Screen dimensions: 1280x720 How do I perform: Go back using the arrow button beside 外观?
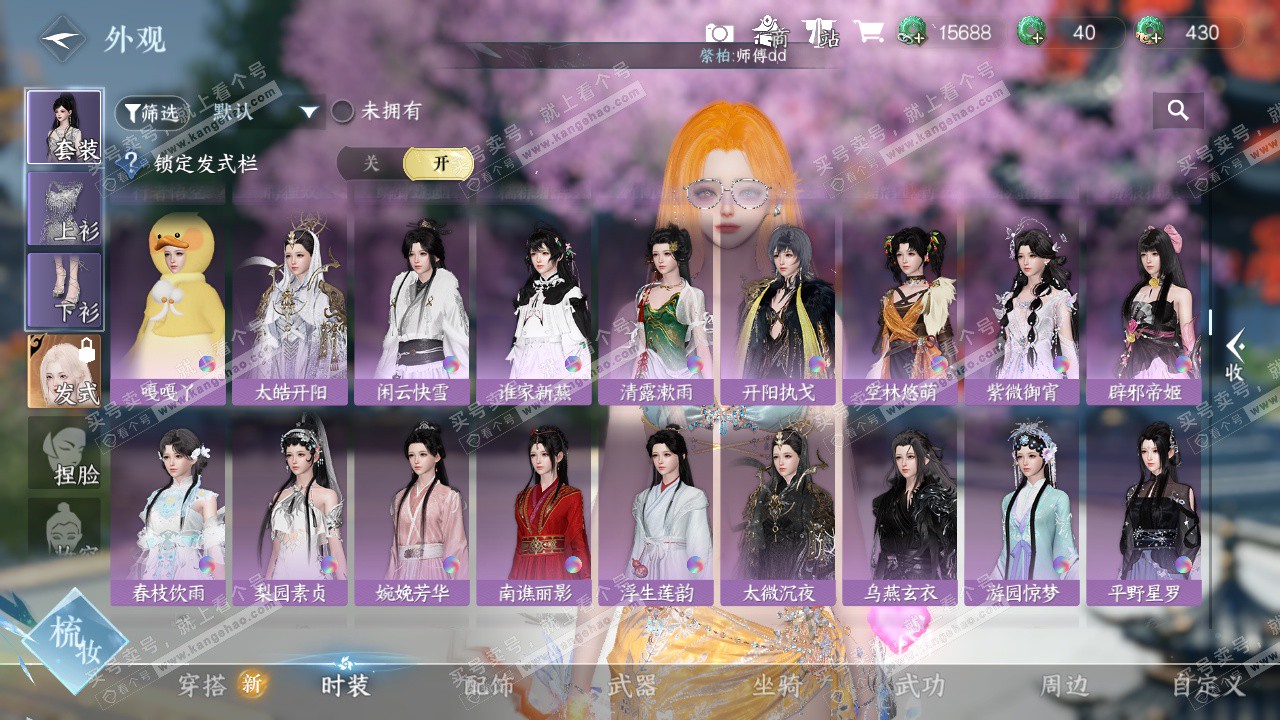(63, 39)
